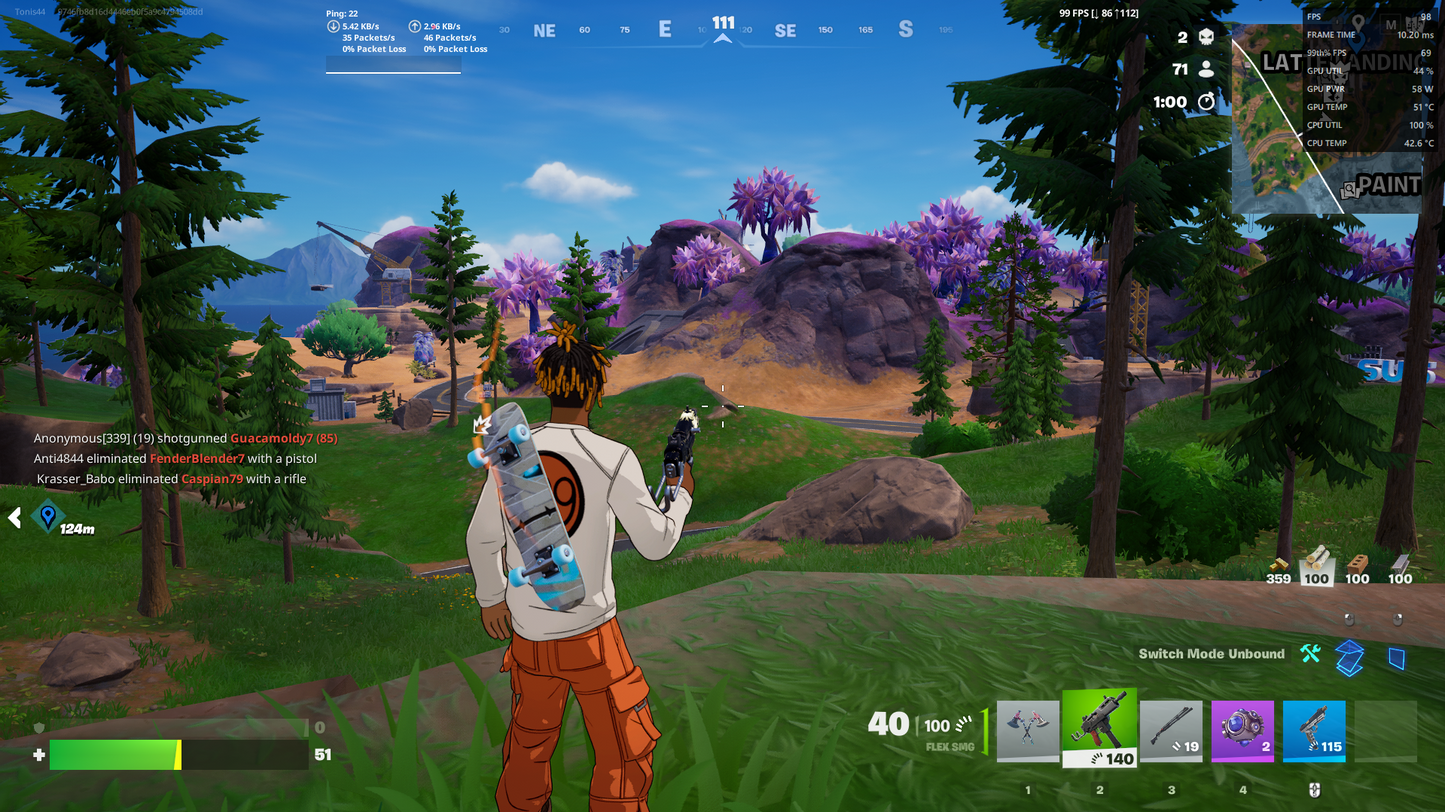1445x812 pixels.
Task: Choose the blue wall build piece
Action: (1397, 657)
